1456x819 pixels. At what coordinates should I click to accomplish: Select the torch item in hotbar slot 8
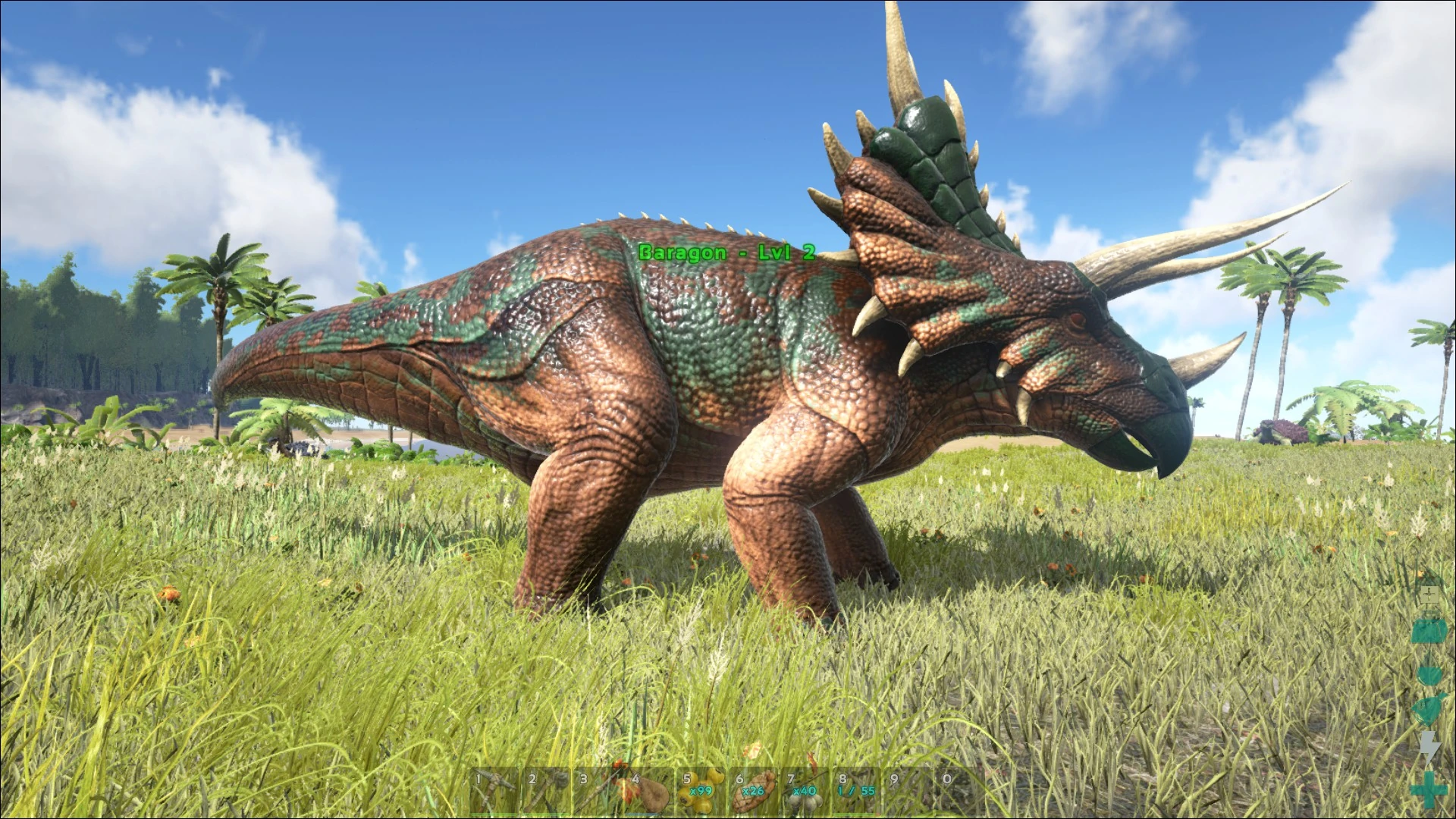click(x=858, y=792)
